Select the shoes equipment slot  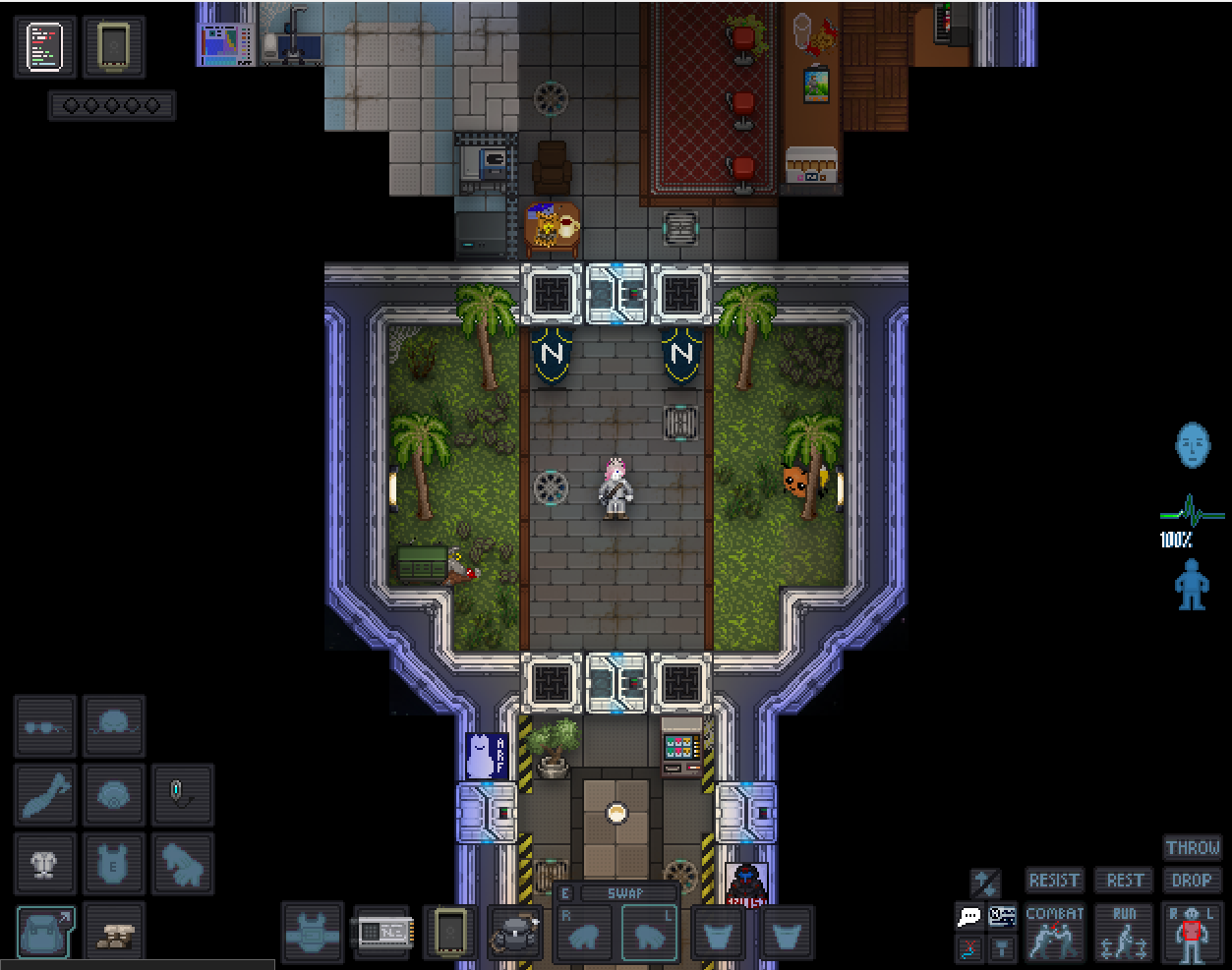(x=114, y=932)
